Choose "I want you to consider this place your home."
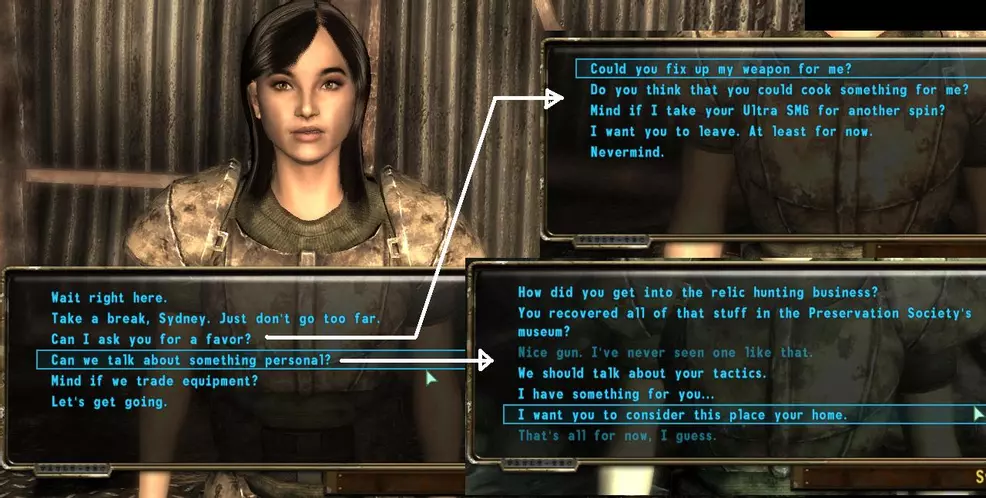The height and width of the screenshot is (498, 986). point(682,415)
